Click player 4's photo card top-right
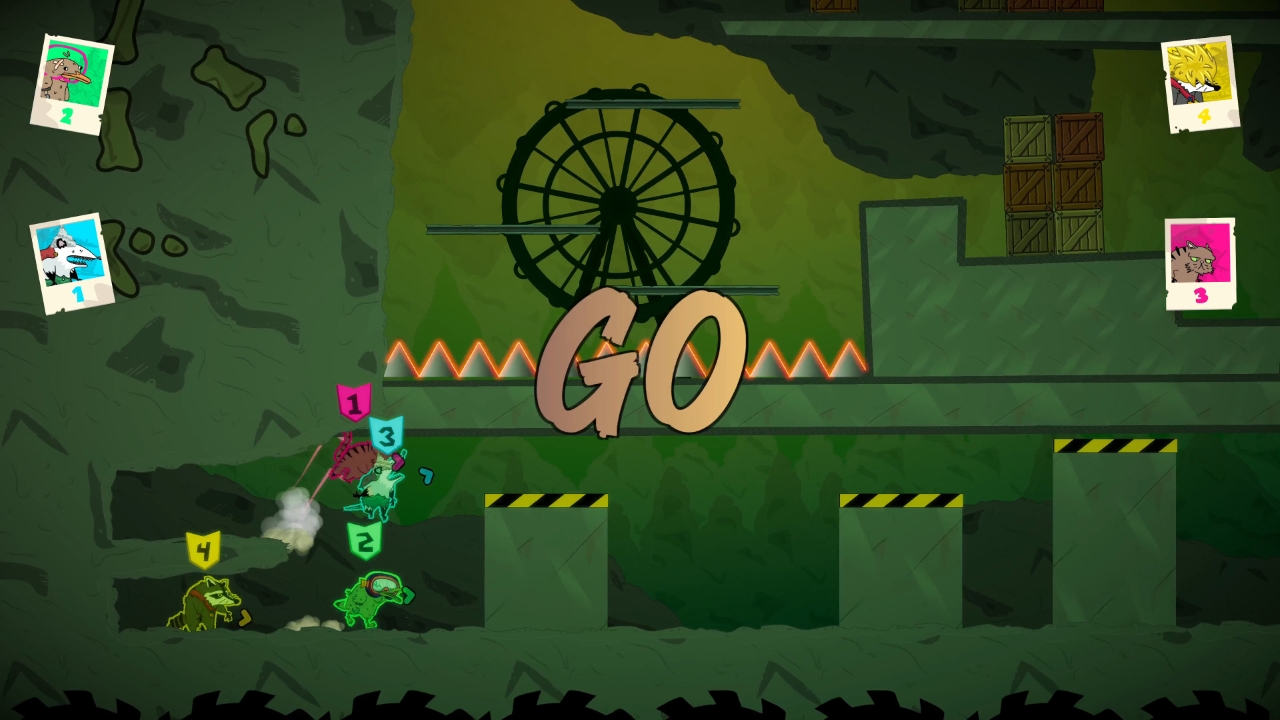Image resolution: width=1280 pixels, height=720 pixels. tap(1198, 82)
